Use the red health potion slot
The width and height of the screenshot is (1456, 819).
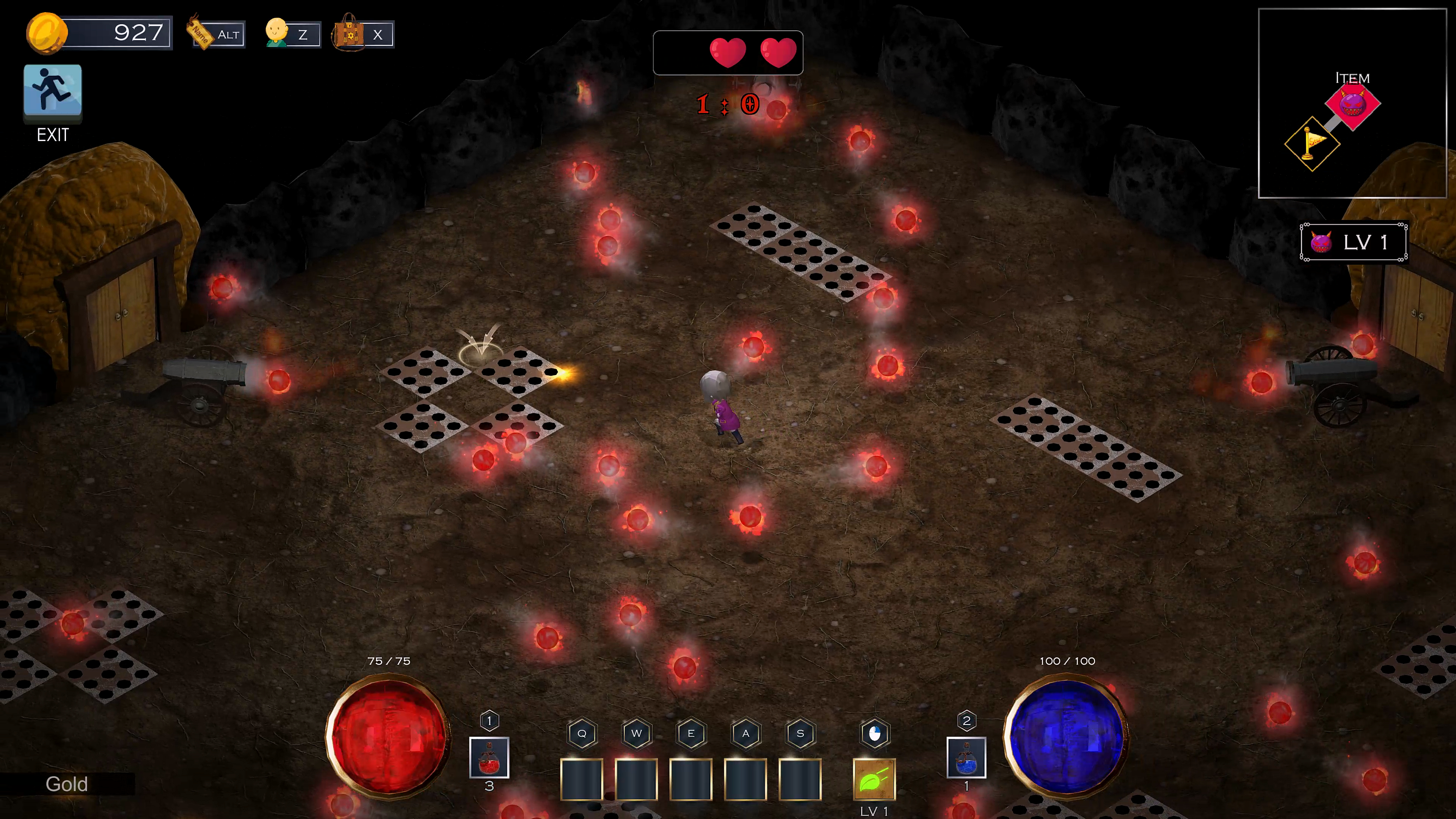click(489, 758)
